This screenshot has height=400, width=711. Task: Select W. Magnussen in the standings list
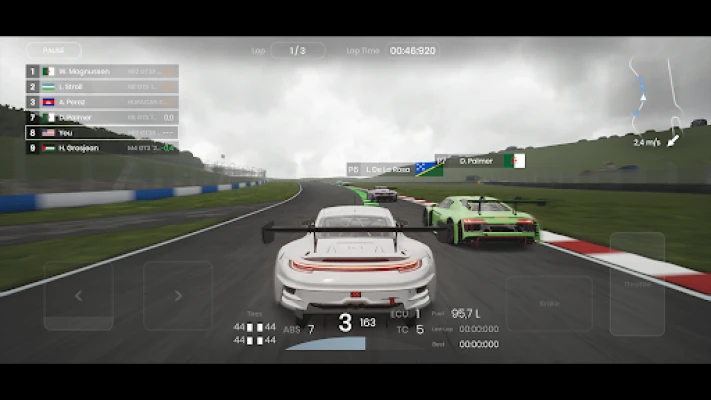coord(102,72)
